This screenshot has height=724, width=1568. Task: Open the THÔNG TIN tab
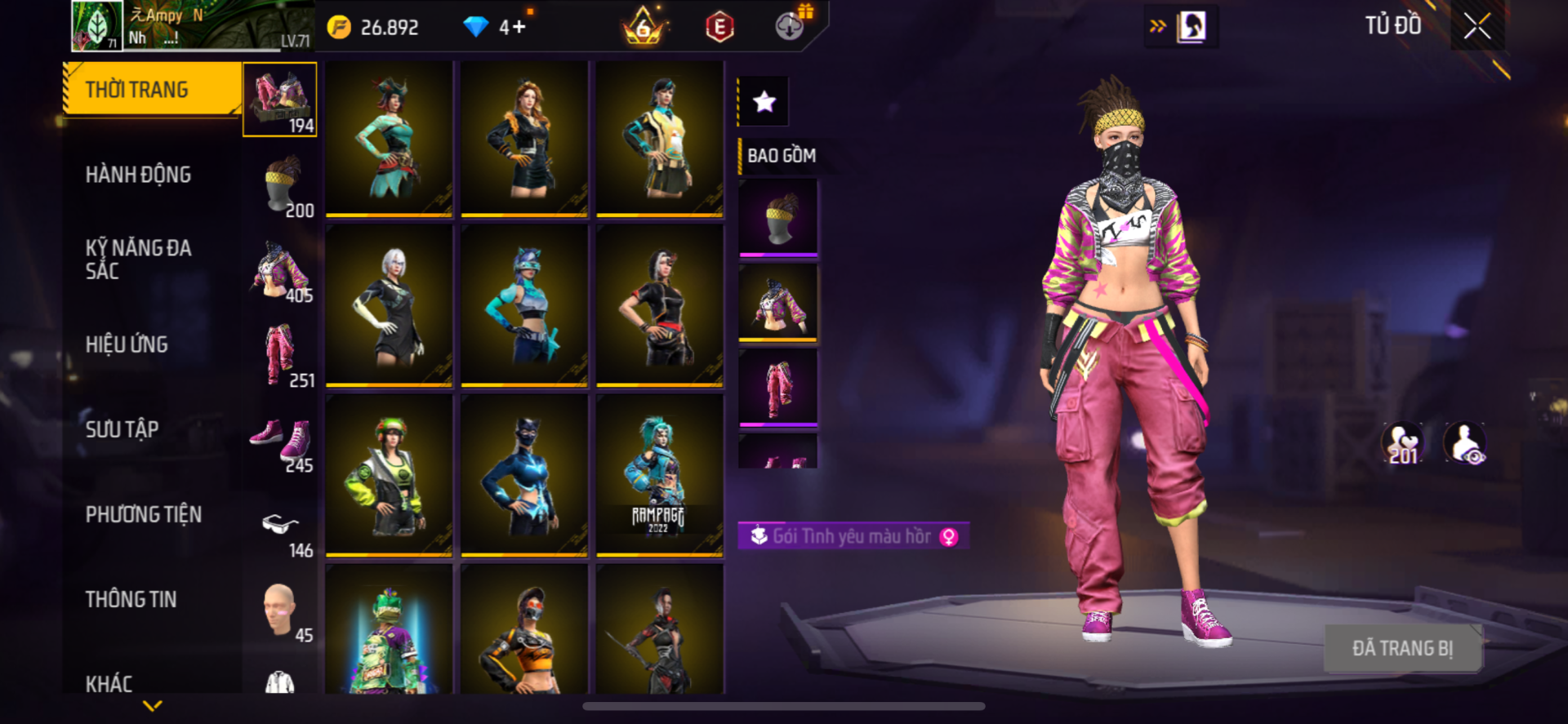click(131, 599)
